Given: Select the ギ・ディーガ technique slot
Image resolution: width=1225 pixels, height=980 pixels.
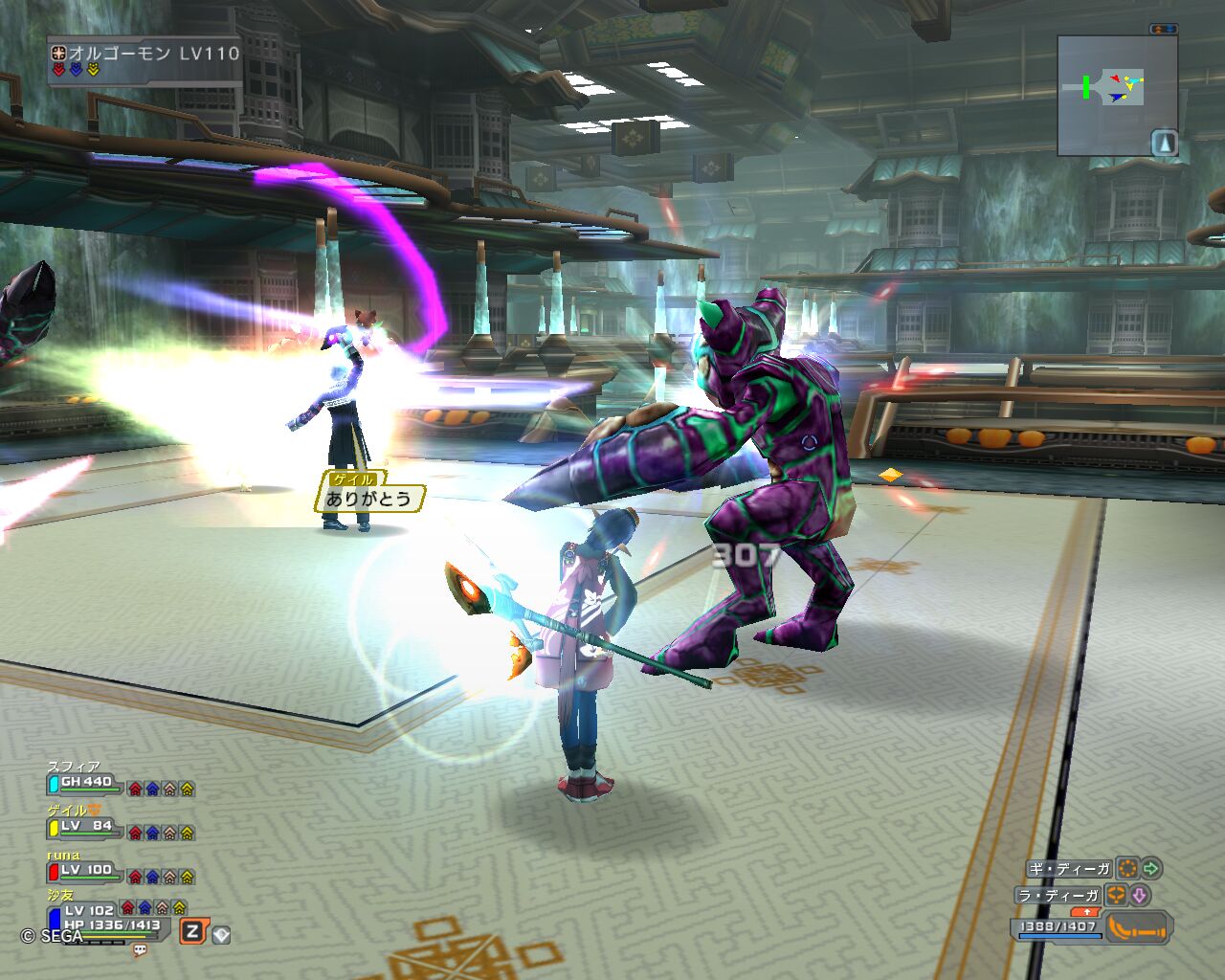Looking at the screenshot, I should click(x=1070, y=869).
